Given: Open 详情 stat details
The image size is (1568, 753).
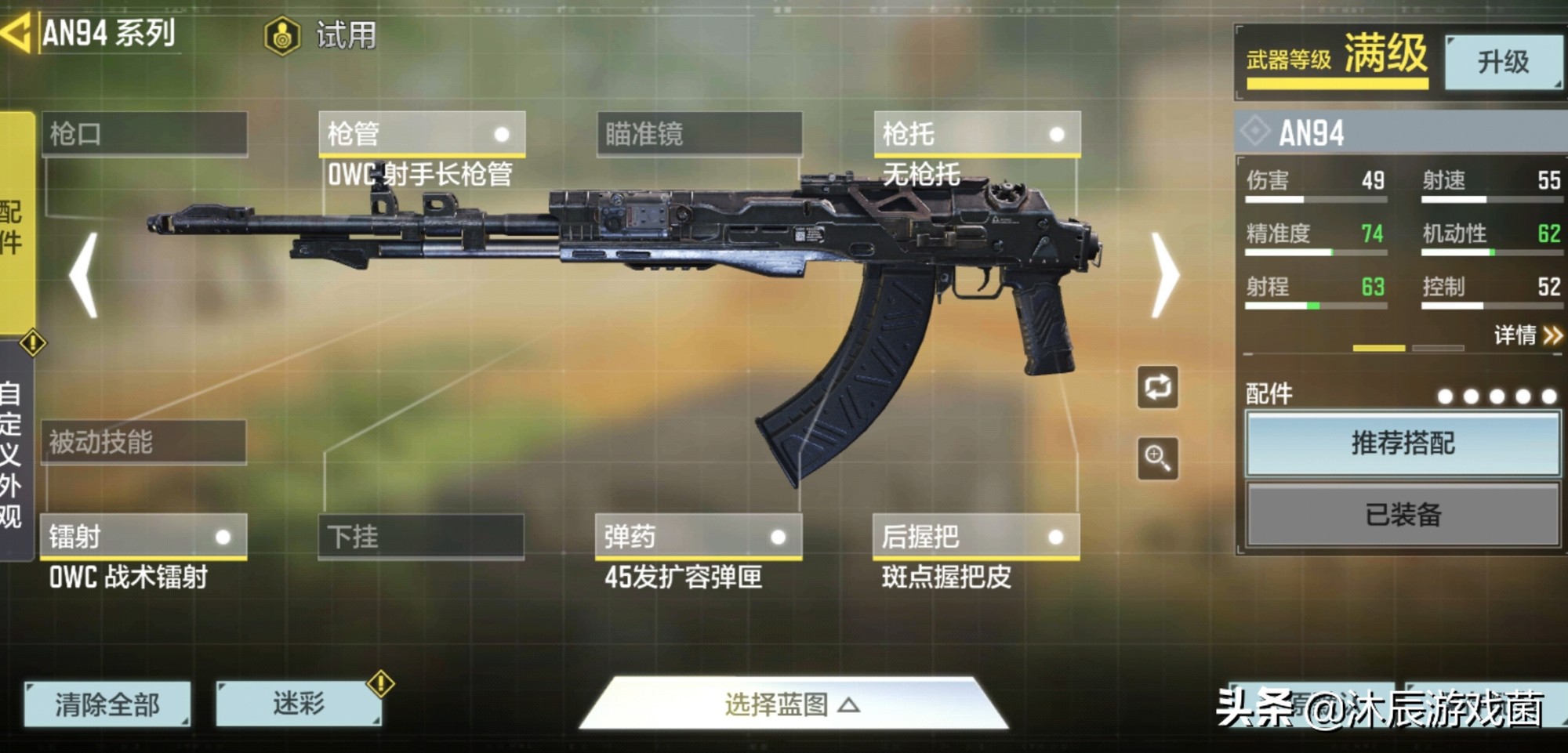Looking at the screenshot, I should click(1527, 335).
